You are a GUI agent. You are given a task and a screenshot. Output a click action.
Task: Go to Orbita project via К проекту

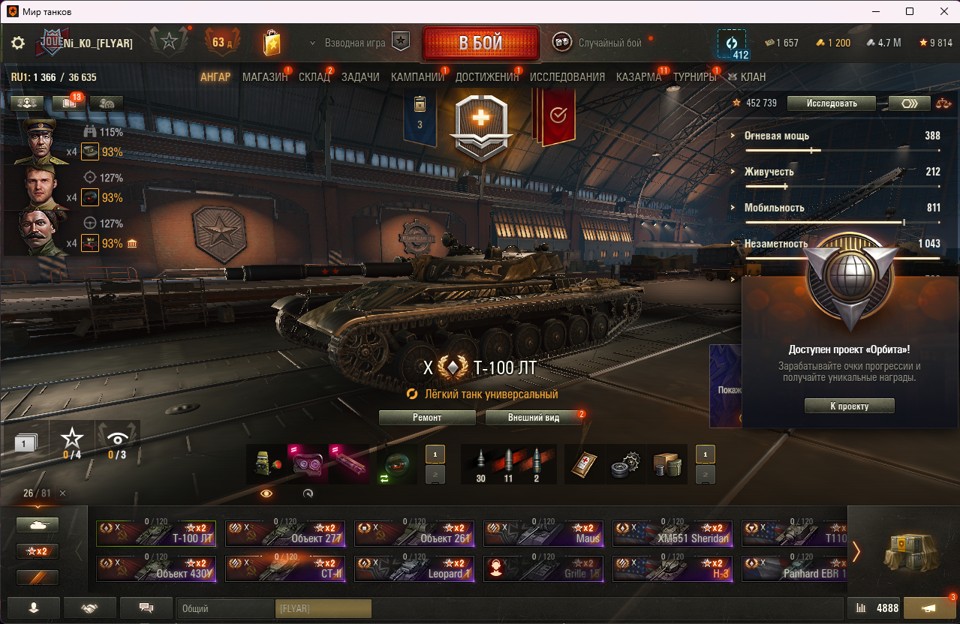[849, 406]
